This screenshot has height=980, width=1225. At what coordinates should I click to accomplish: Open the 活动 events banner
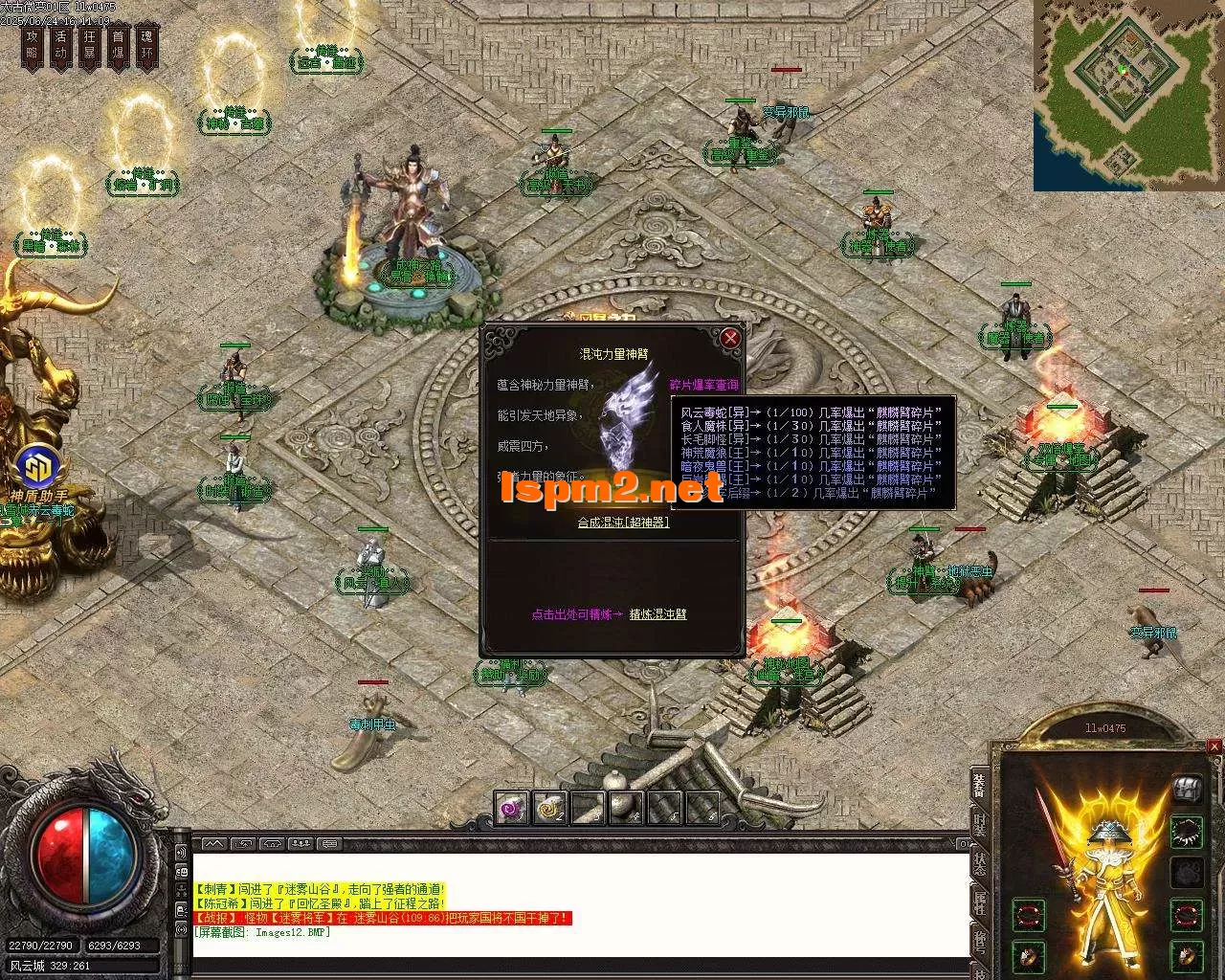(61, 45)
